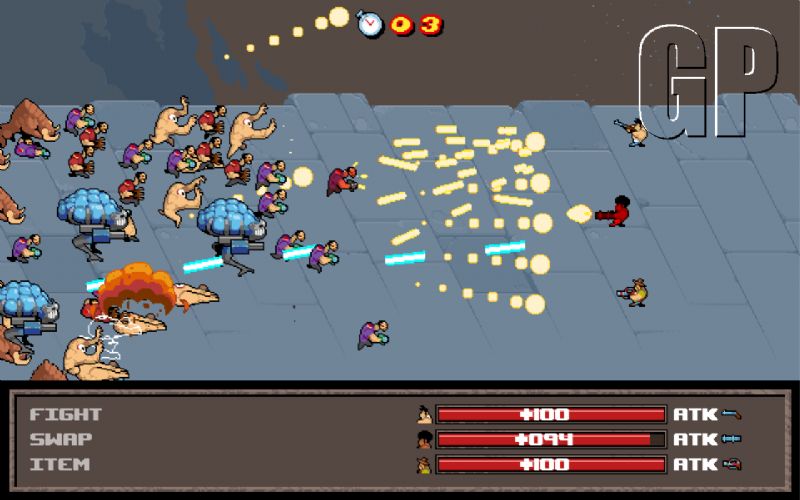
Task: Pick the afro-haired party member portrait
Action: 425,439
